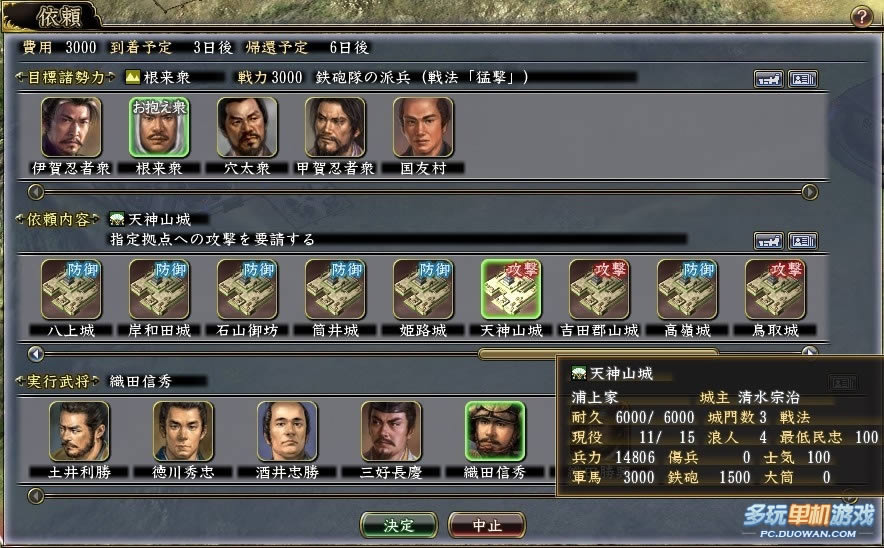This screenshot has height=548, width=884.
Task: Select officer 織田信秀's portrait
Action: pyautogui.click(x=495, y=431)
